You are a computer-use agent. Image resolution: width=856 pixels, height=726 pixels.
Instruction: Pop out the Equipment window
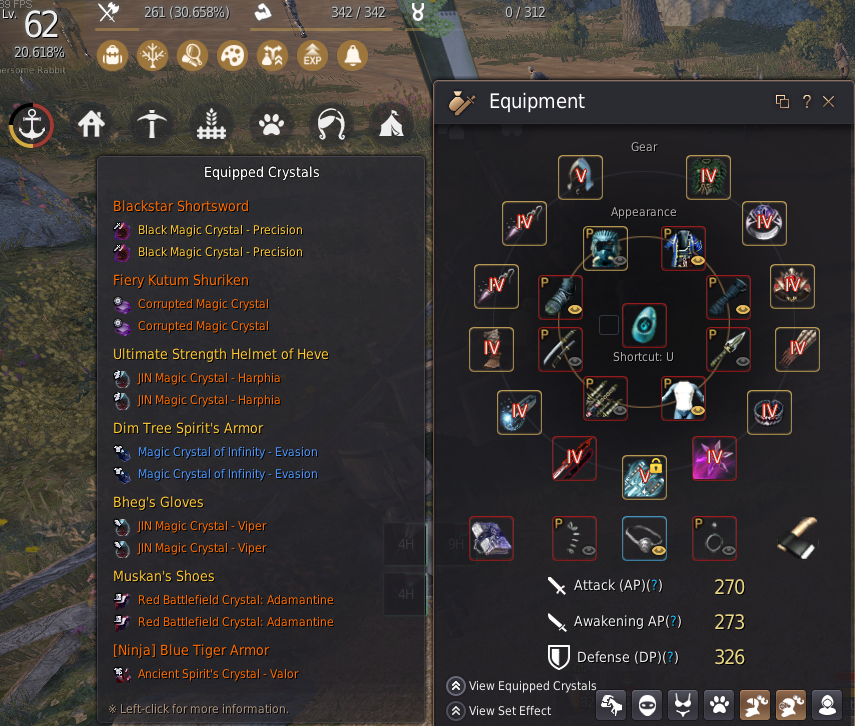pos(782,101)
